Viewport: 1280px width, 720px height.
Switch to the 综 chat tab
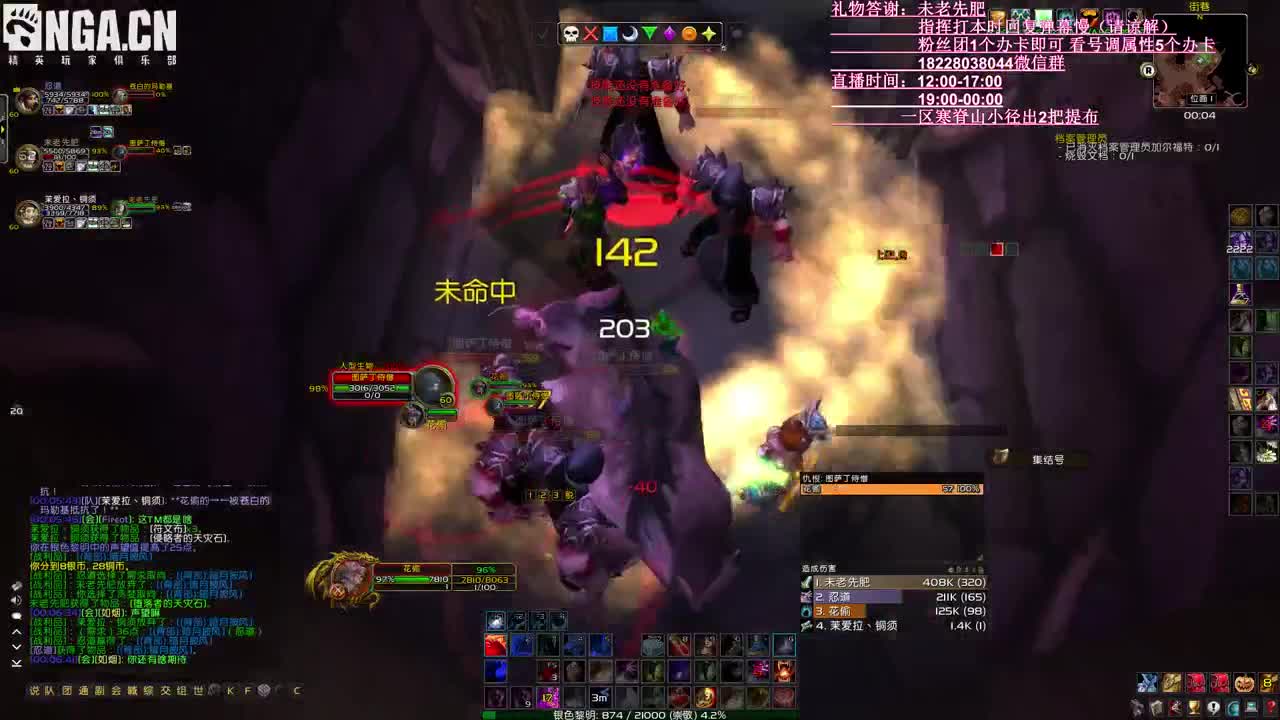(150, 690)
